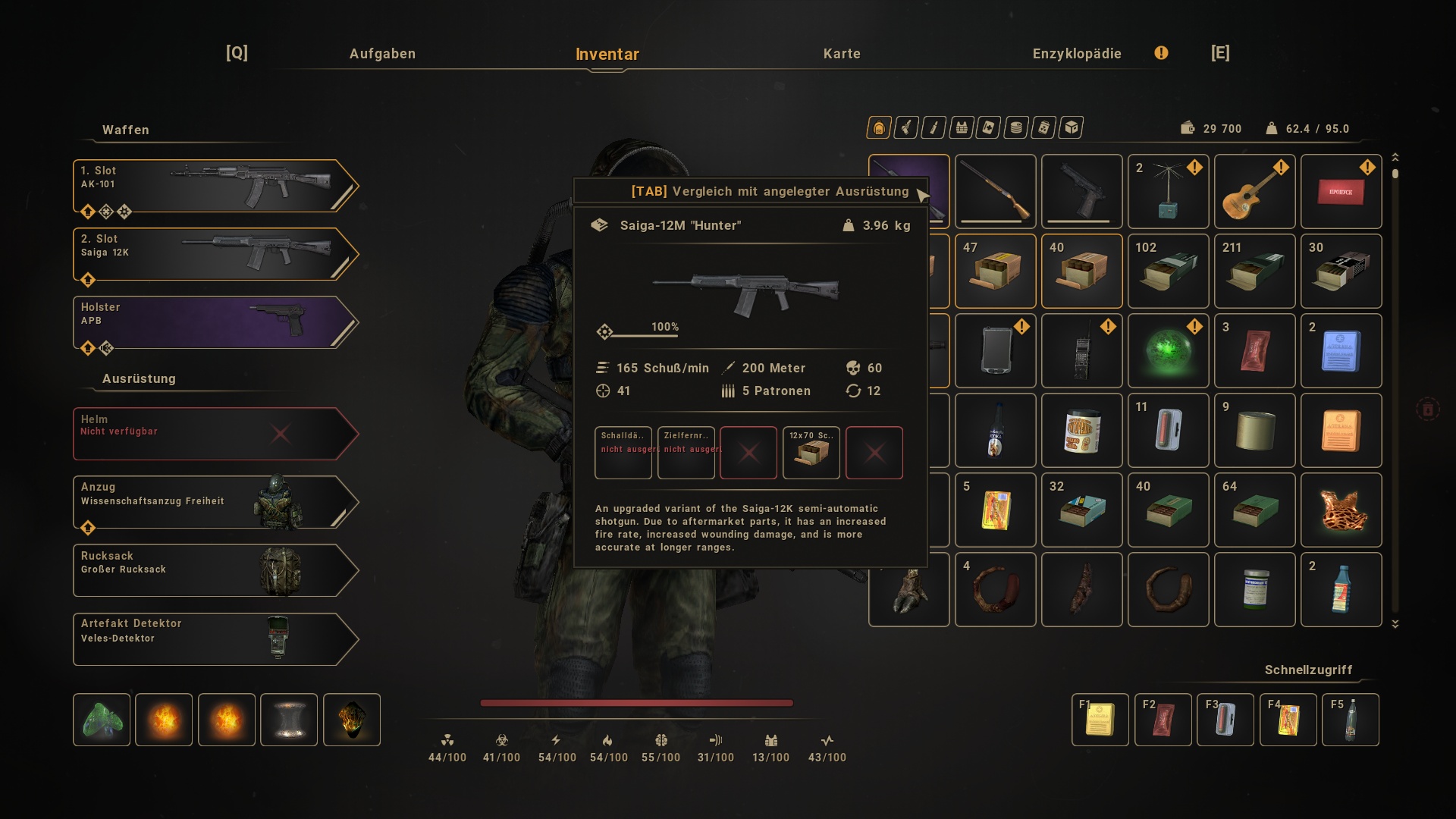Click the food and consumables filter

(x=1015, y=127)
